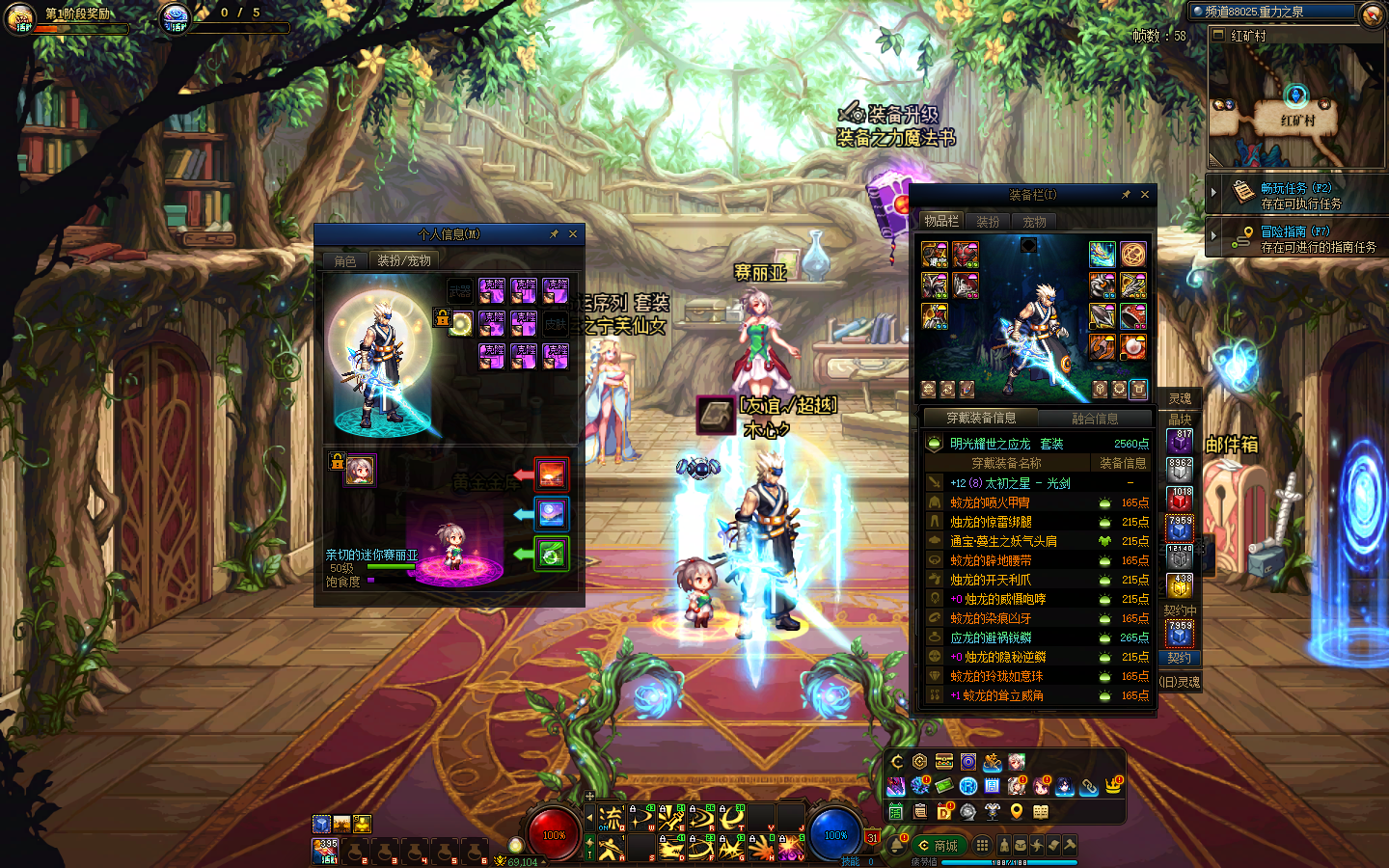Click the golden magic circle title slot

pyautogui.click(x=1133, y=254)
